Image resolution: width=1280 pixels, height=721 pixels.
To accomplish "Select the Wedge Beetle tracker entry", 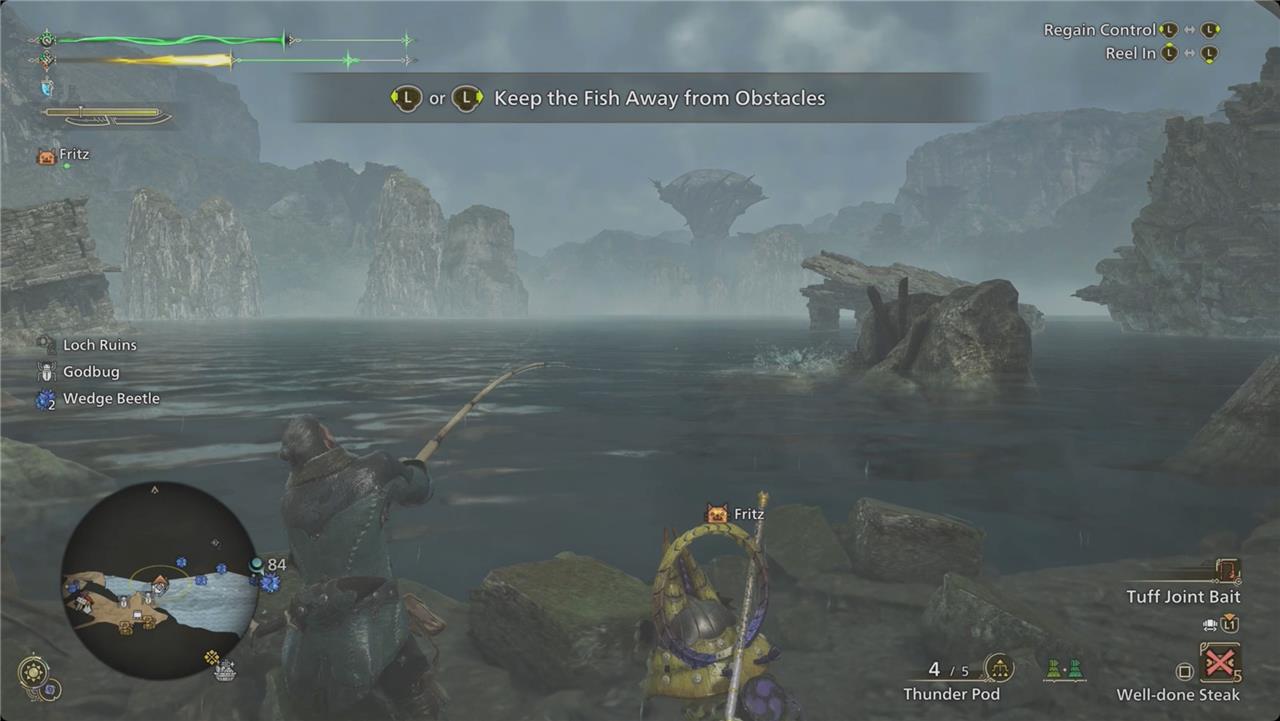I will pyautogui.click(x=110, y=399).
